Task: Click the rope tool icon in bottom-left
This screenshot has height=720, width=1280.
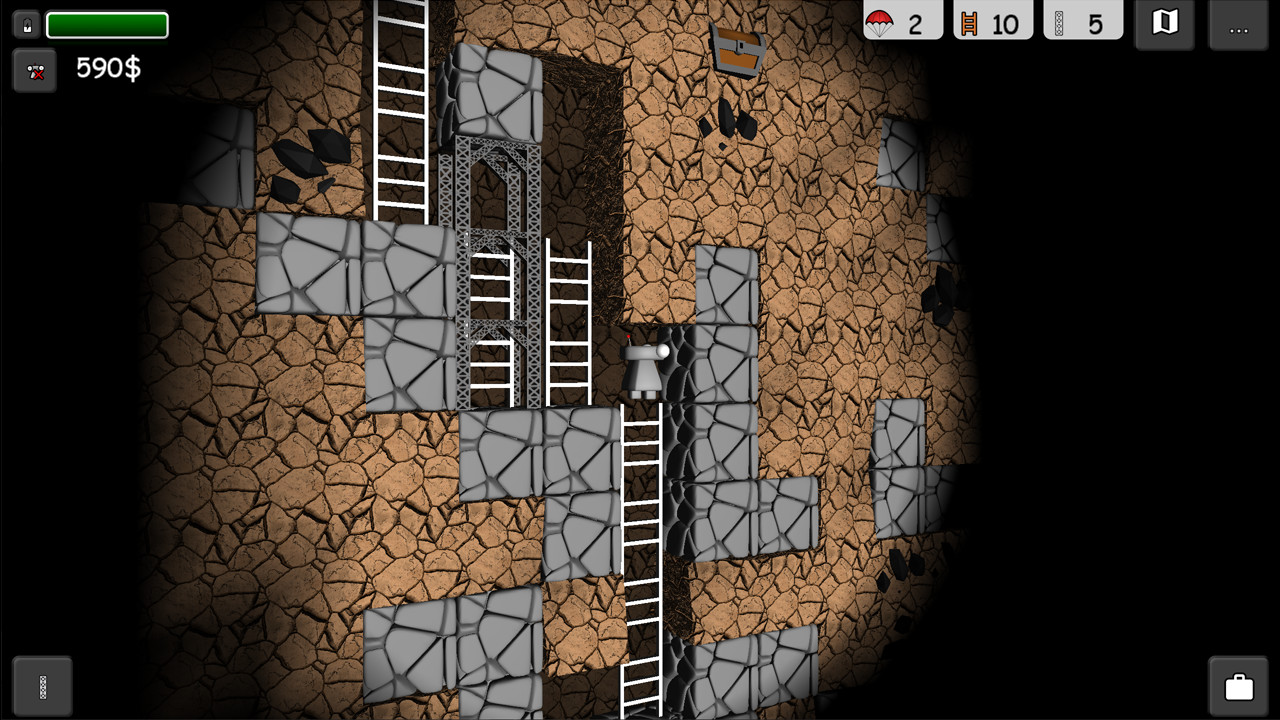Action: pos(40,686)
